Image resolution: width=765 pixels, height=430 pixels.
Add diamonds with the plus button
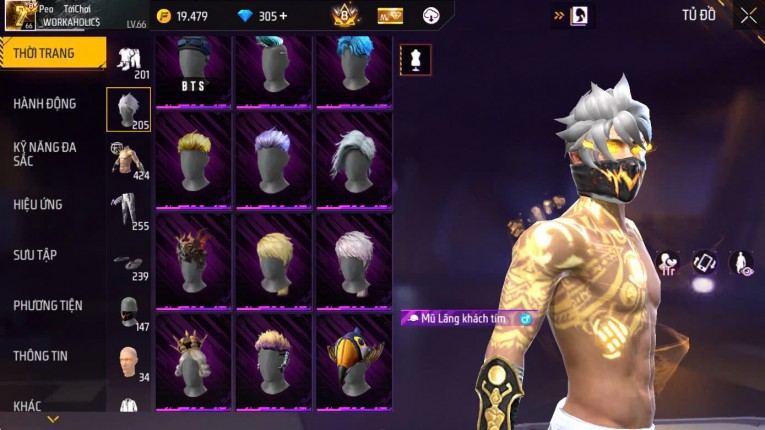click(x=283, y=16)
